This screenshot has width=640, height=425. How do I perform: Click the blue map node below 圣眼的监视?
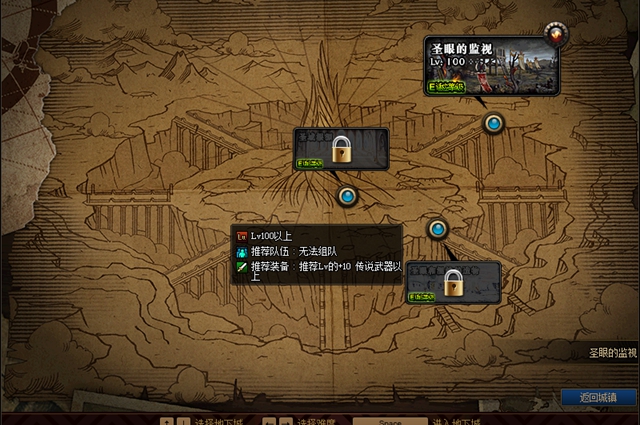pos(493,124)
